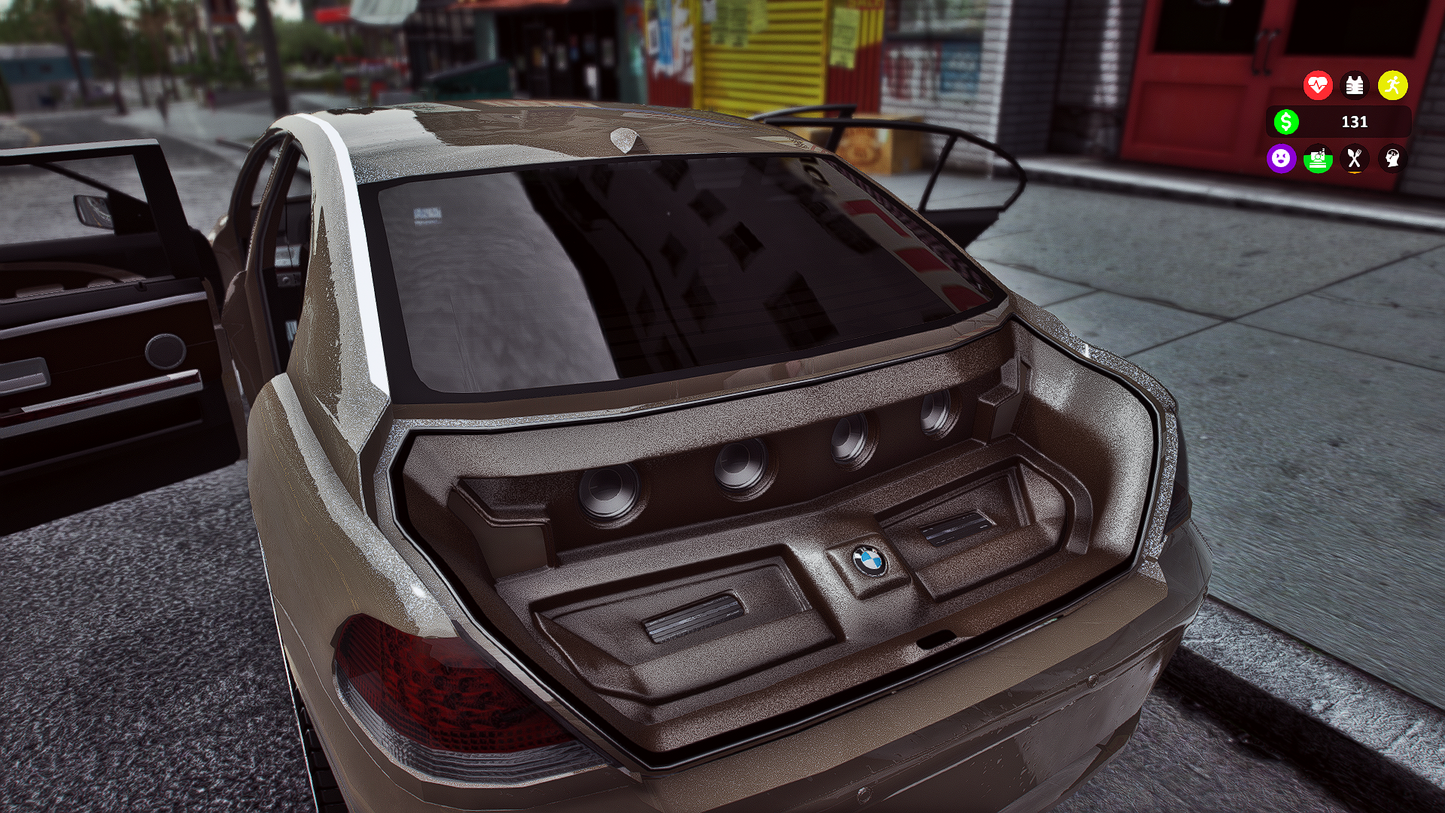
Task: Click the antenna on the car roof
Action: tap(622, 140)
